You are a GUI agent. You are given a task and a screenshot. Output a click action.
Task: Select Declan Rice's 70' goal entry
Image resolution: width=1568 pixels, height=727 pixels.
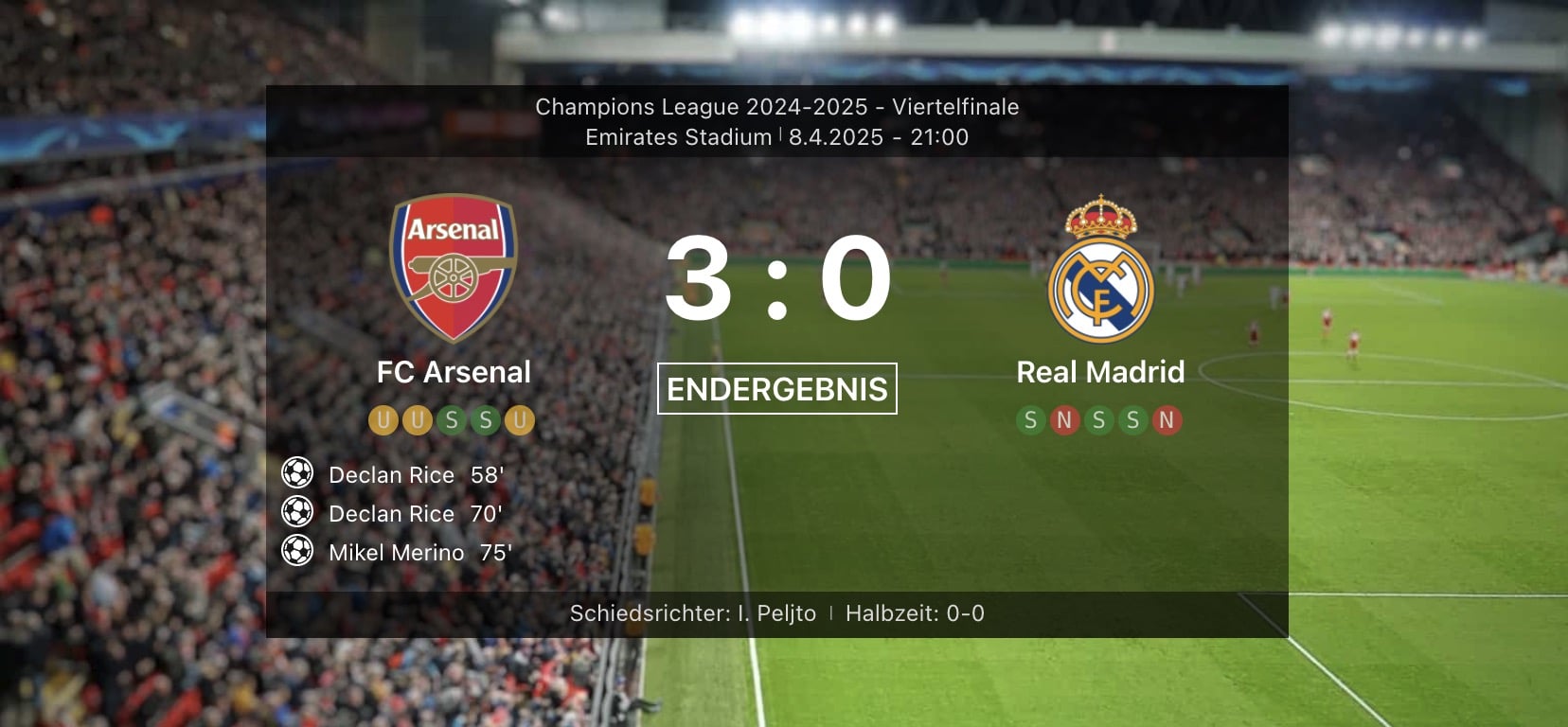pos(415,514)
